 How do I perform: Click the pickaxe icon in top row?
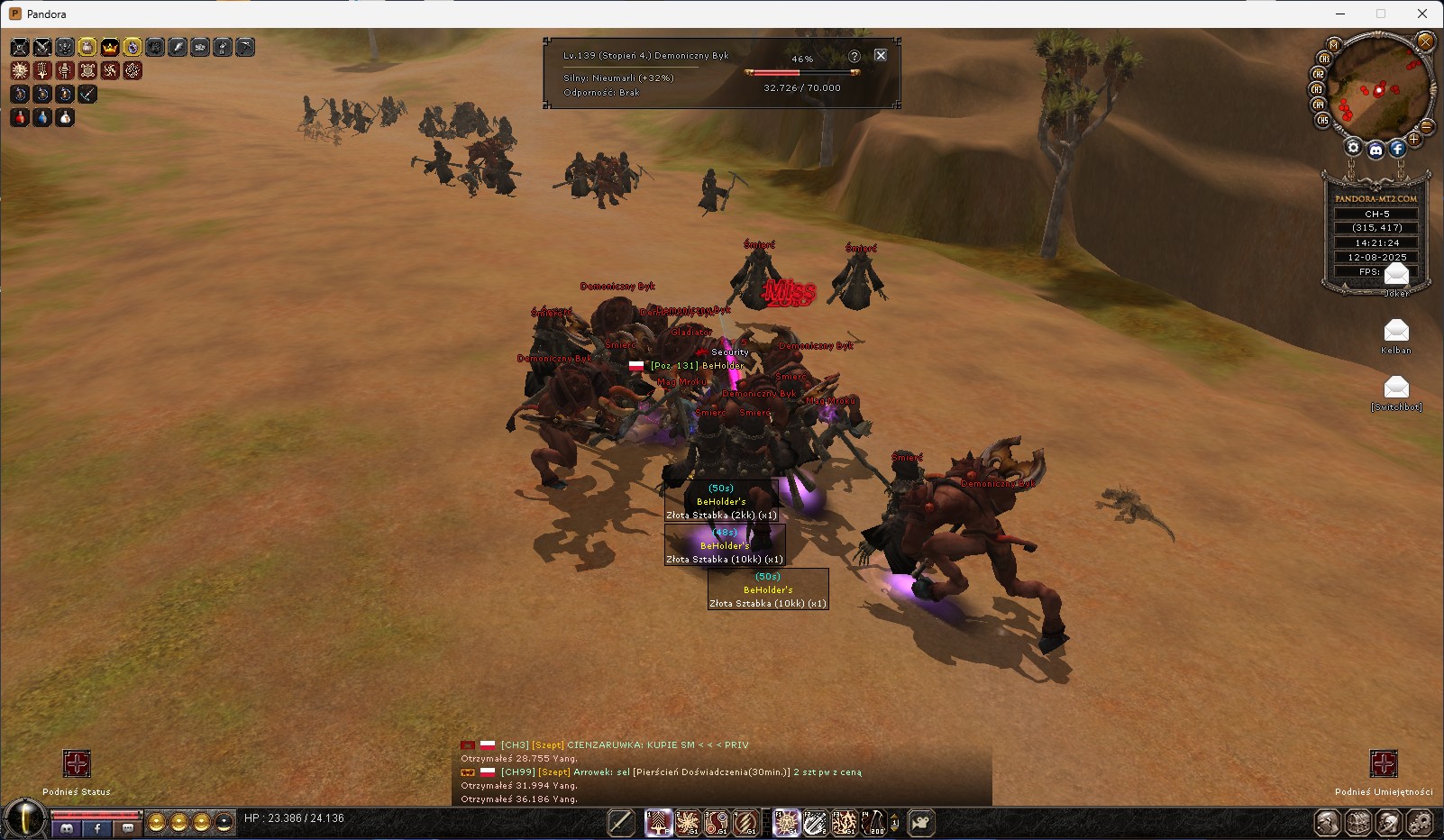(x=245, y=47)
